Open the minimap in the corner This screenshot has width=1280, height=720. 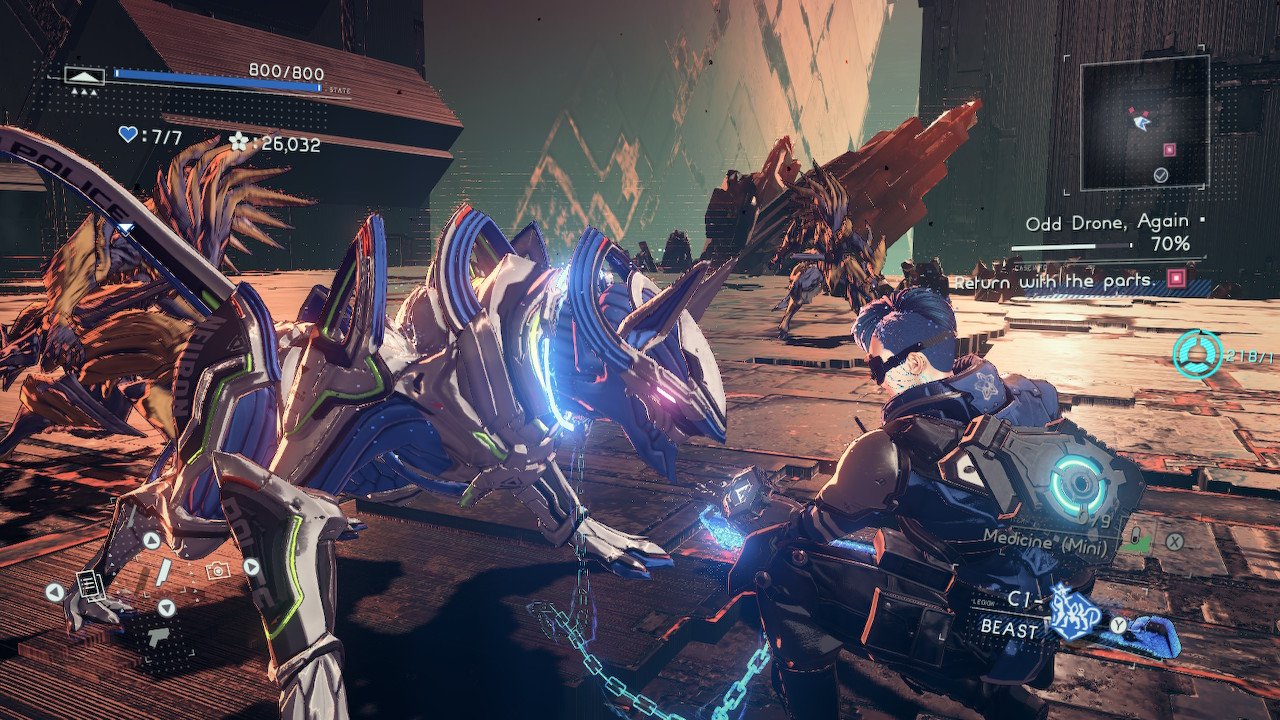pyautogui.click(x=1144, y=123)
